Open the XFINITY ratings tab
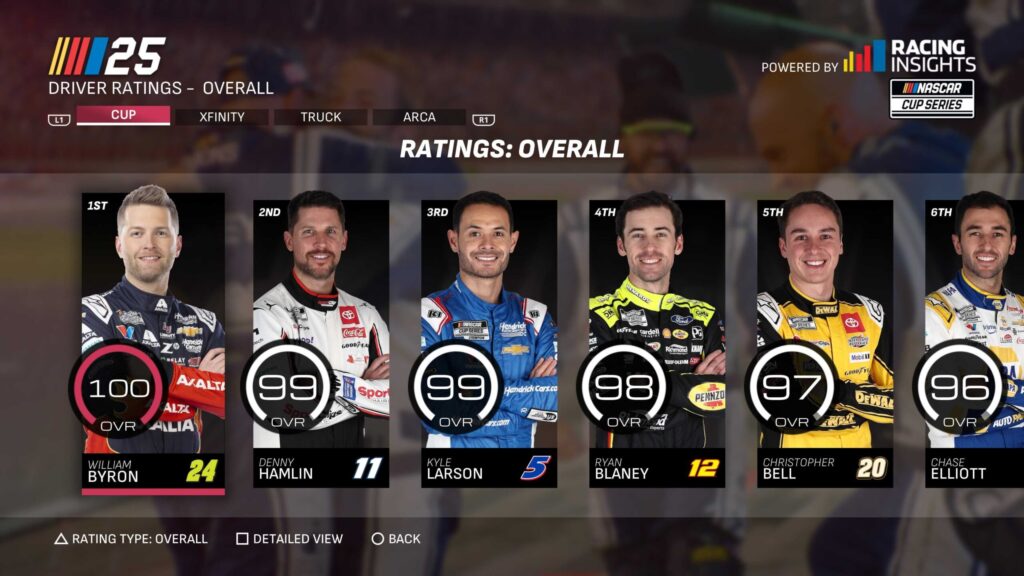This screenshot has height=576, width=1024. (222, 117)
